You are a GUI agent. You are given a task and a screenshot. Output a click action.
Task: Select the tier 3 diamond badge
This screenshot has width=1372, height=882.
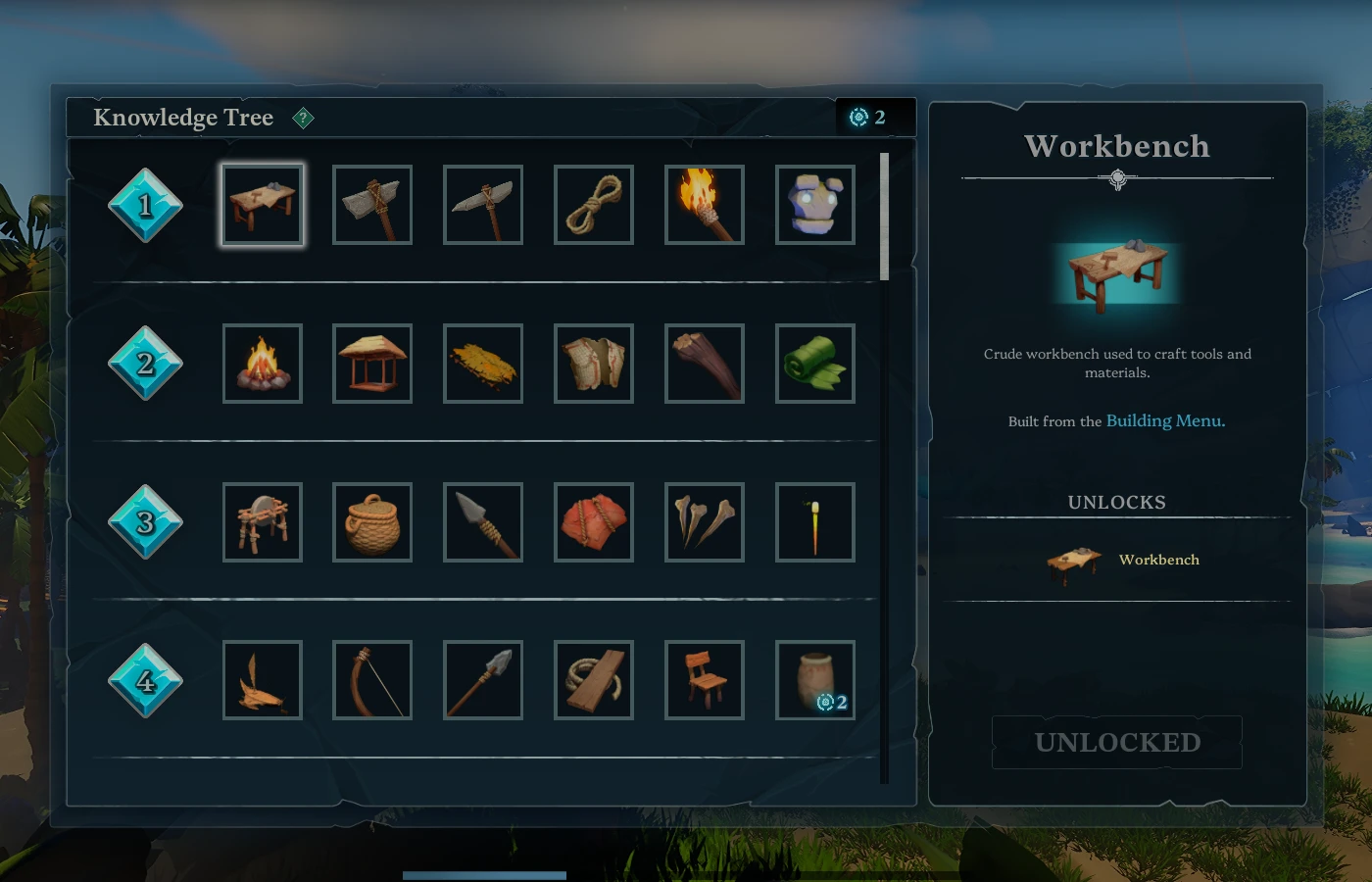[145, 521]
